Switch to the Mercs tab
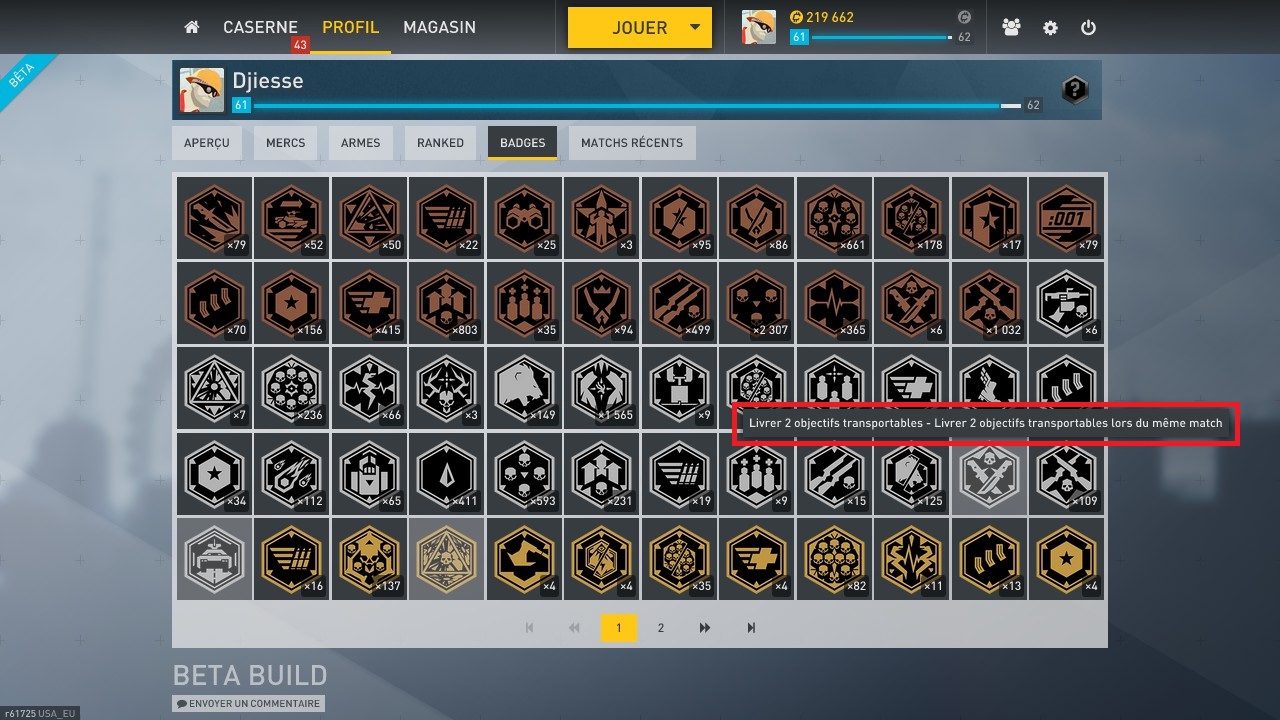Viewport: 1280px width, 720px height. pos(285,143)
